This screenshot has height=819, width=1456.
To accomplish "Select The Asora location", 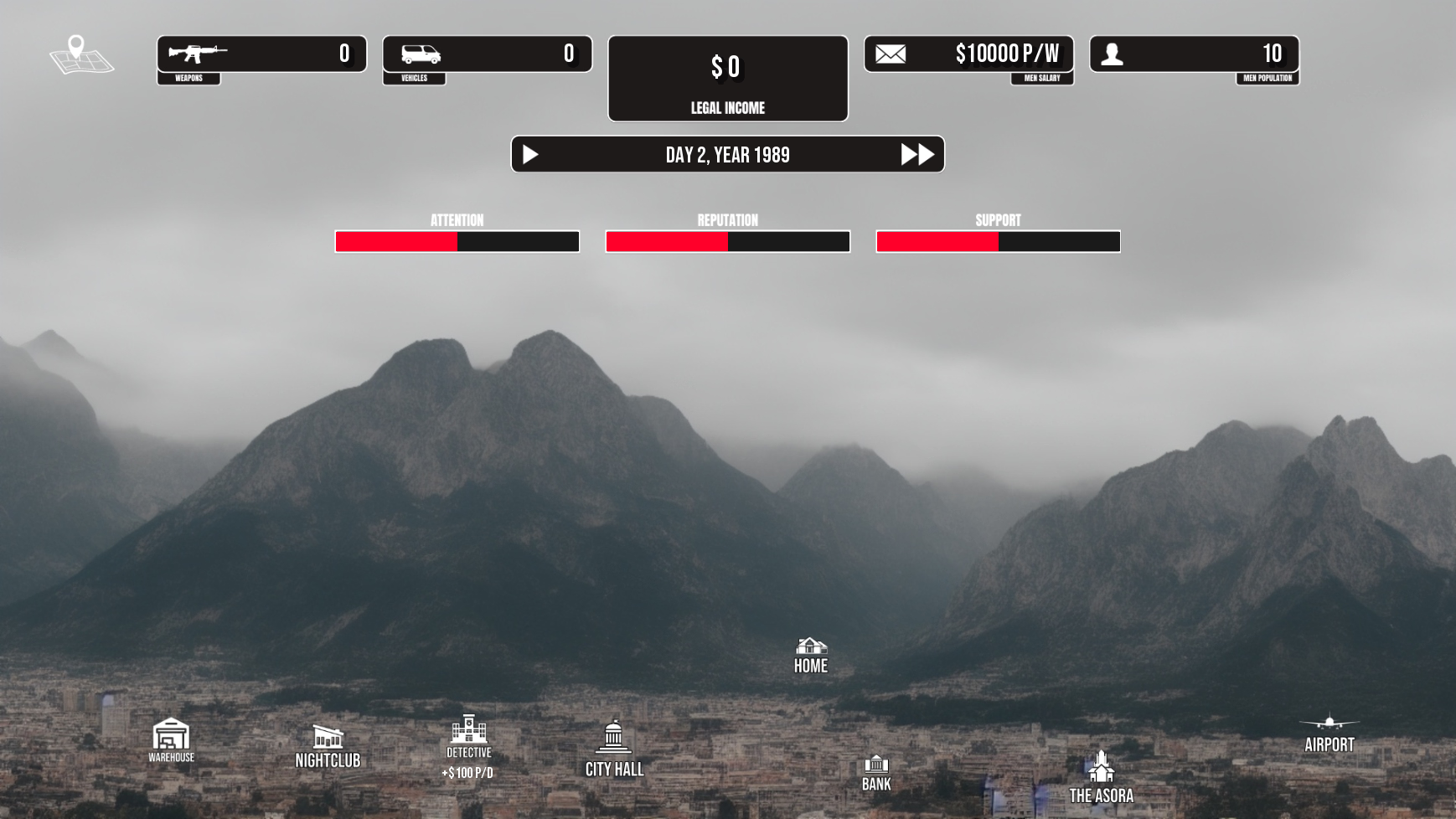I will [1101, 775].
